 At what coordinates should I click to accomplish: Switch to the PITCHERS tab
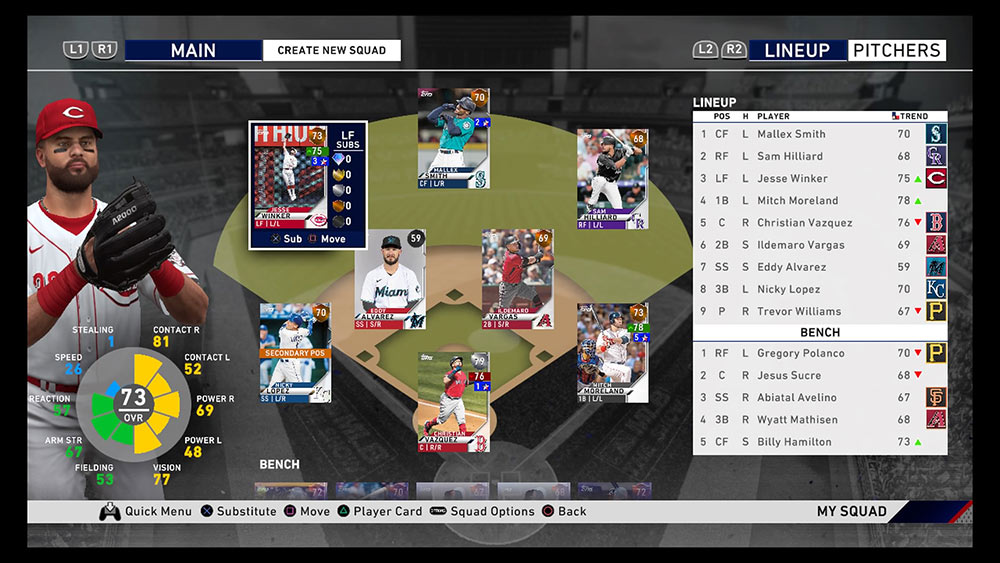tap(896, 50)
